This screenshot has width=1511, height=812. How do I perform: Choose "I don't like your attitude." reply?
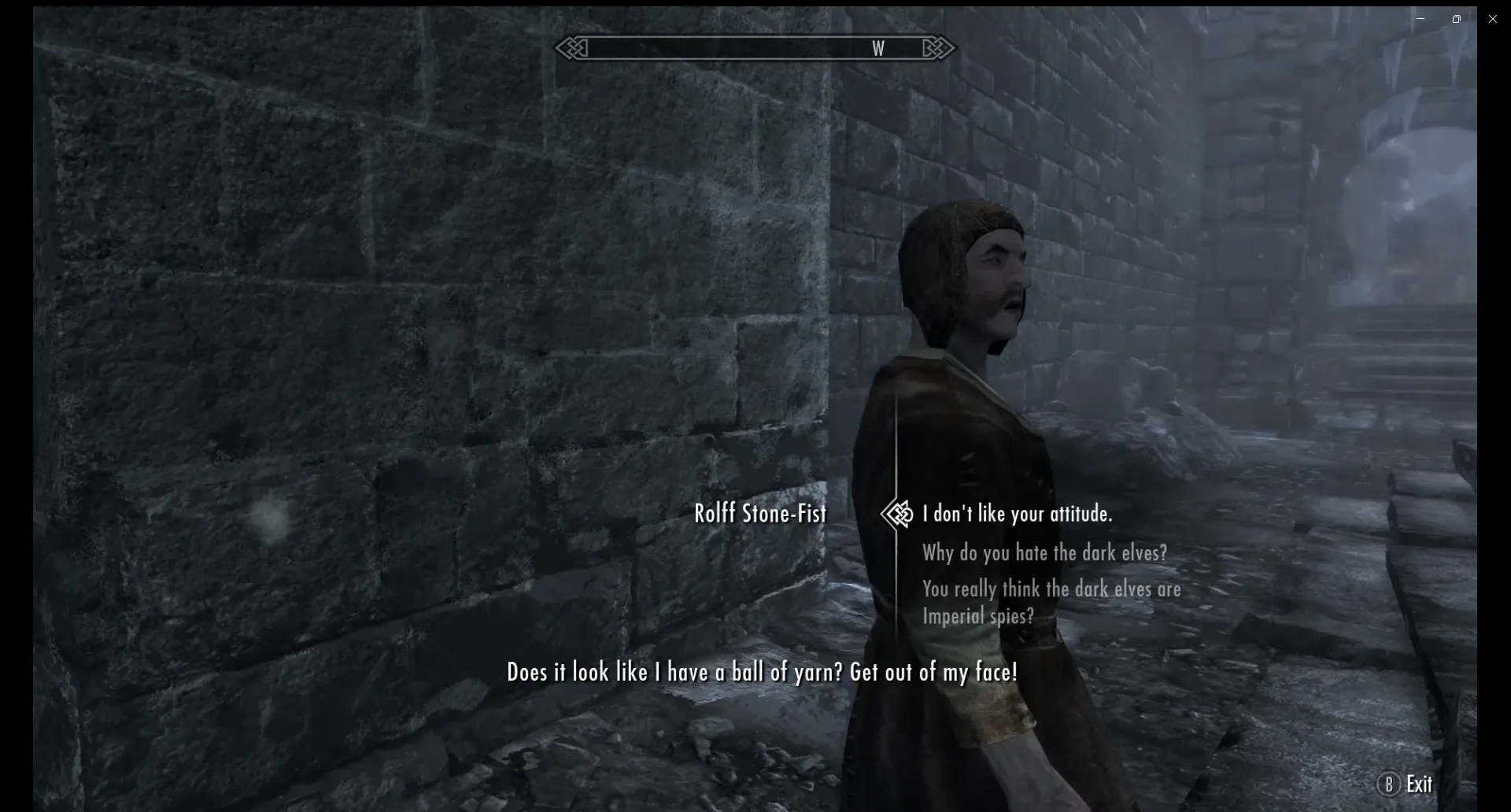(1017, 515)
